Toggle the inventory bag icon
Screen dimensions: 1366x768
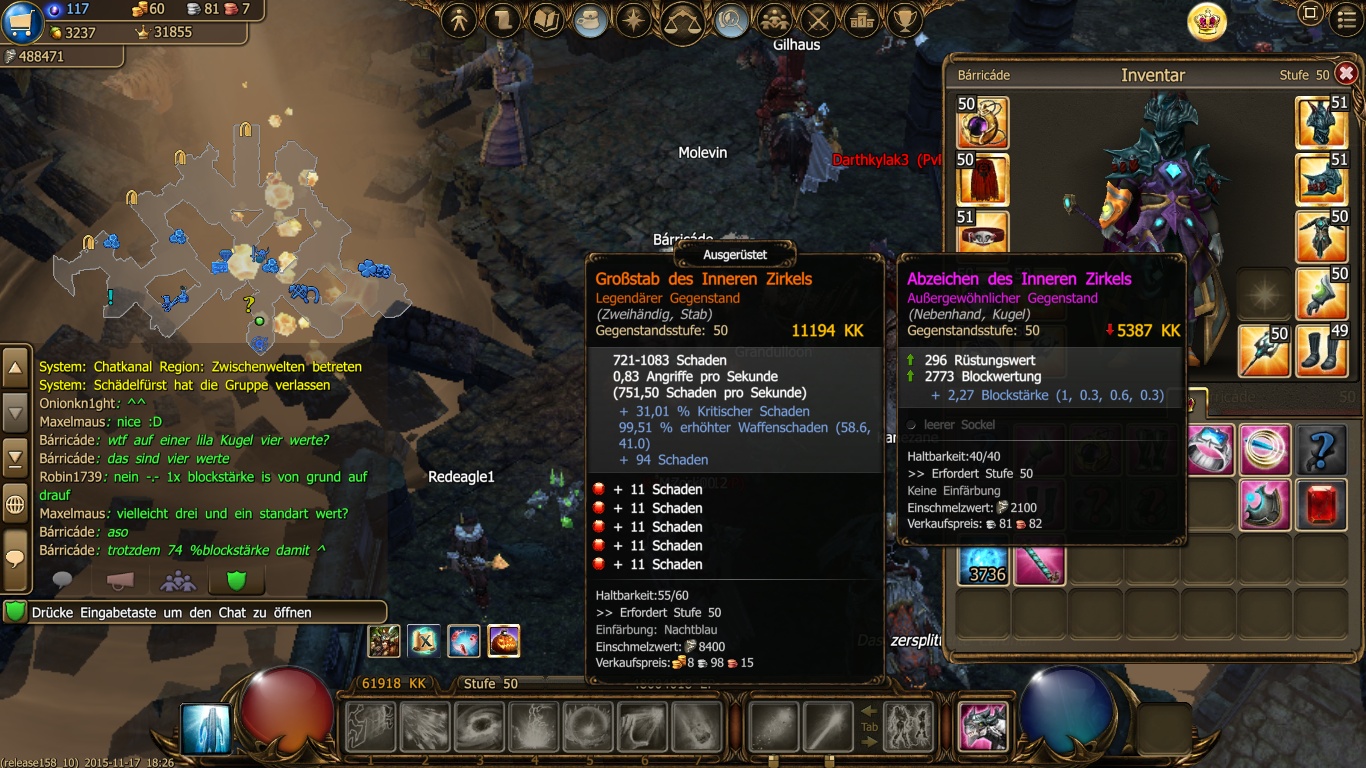(591, 19)
